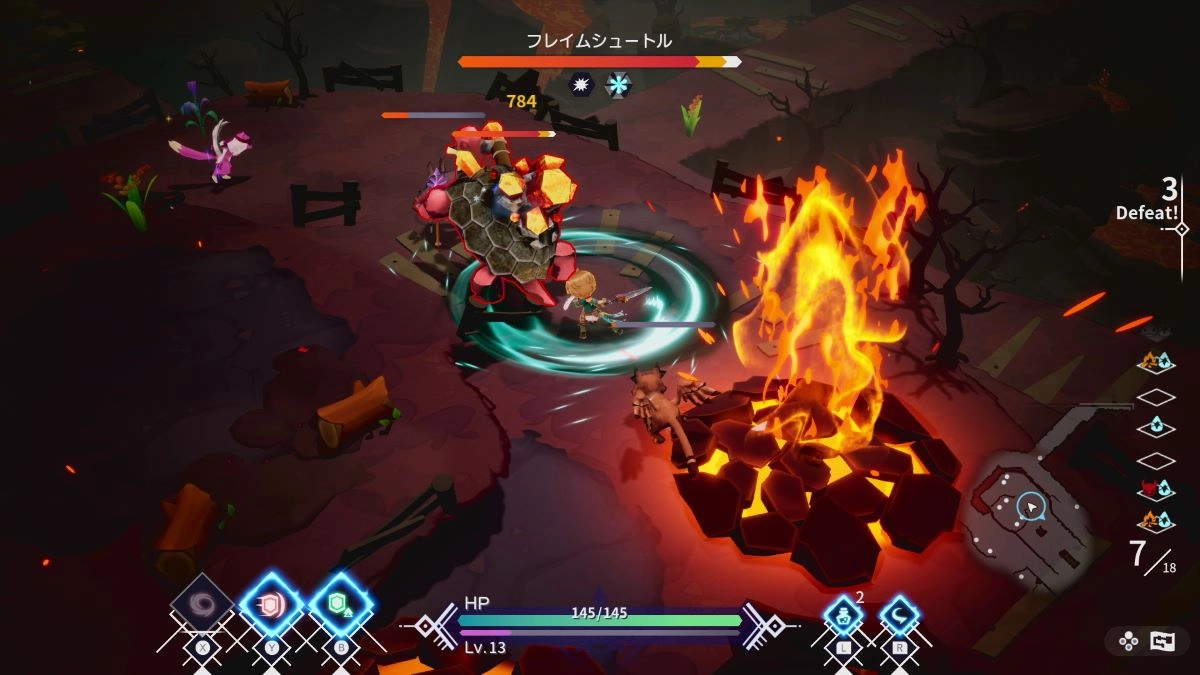This screenshot has height=675, width=1200.
Task: Activate the crescent moon ability icon
Action: [899, 617]
